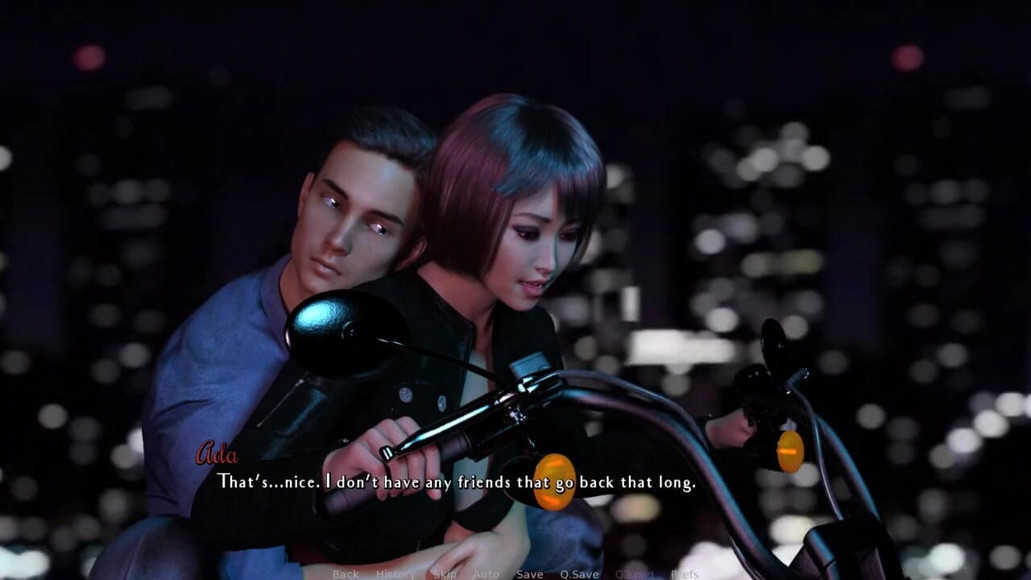Open the Save game screen
This screenshot has height=580, width=1031.
(530, 574)
